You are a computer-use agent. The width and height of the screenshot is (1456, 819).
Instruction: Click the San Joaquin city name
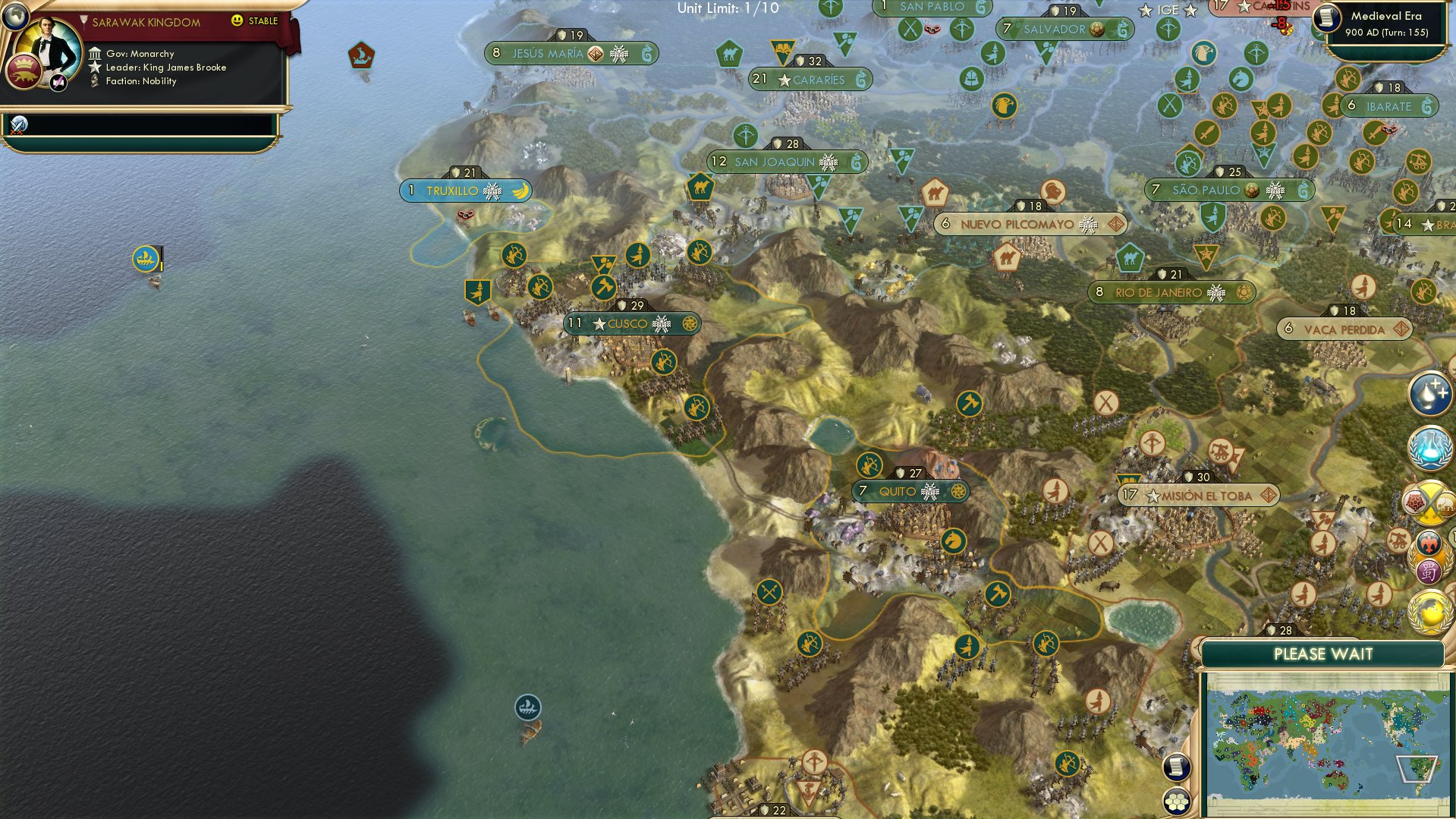[774, 162]
